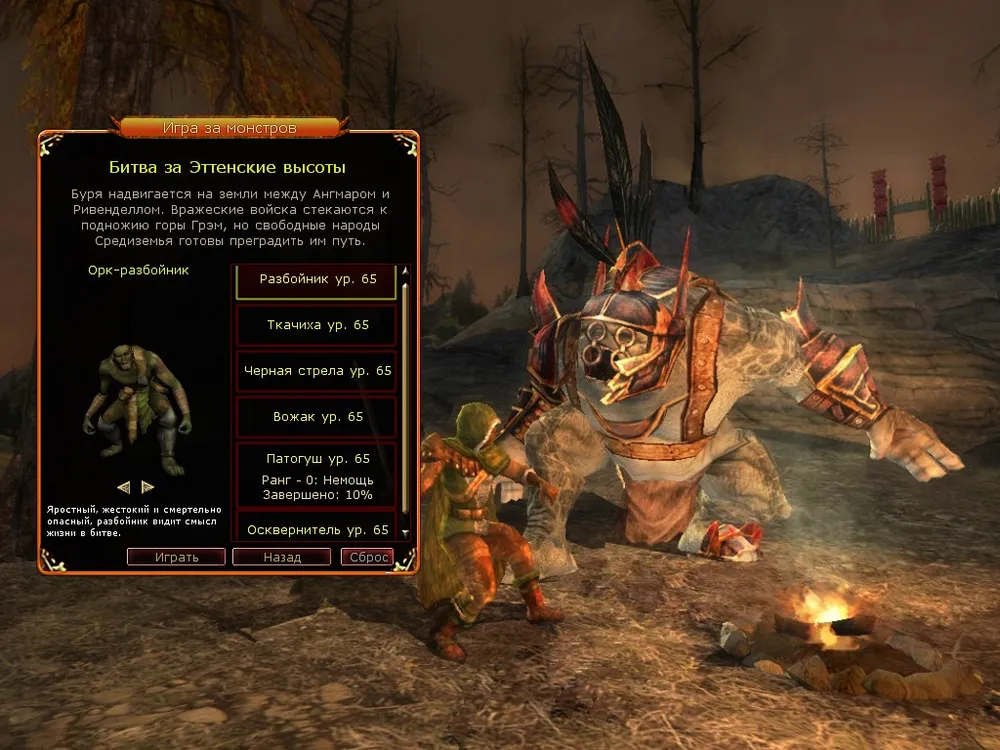Image resolution: width=1000 pixels, height=750 pixels.
Task: Click the Играть button to start
Action: click(176, 557)
